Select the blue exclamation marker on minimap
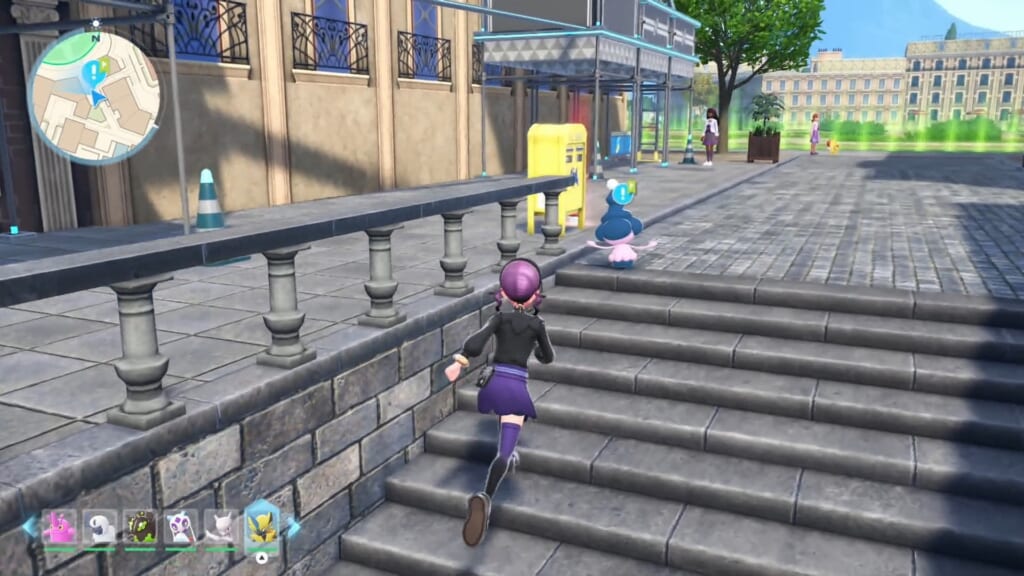The height and width of the screenshot is (576, 1024). click(94, 72)
